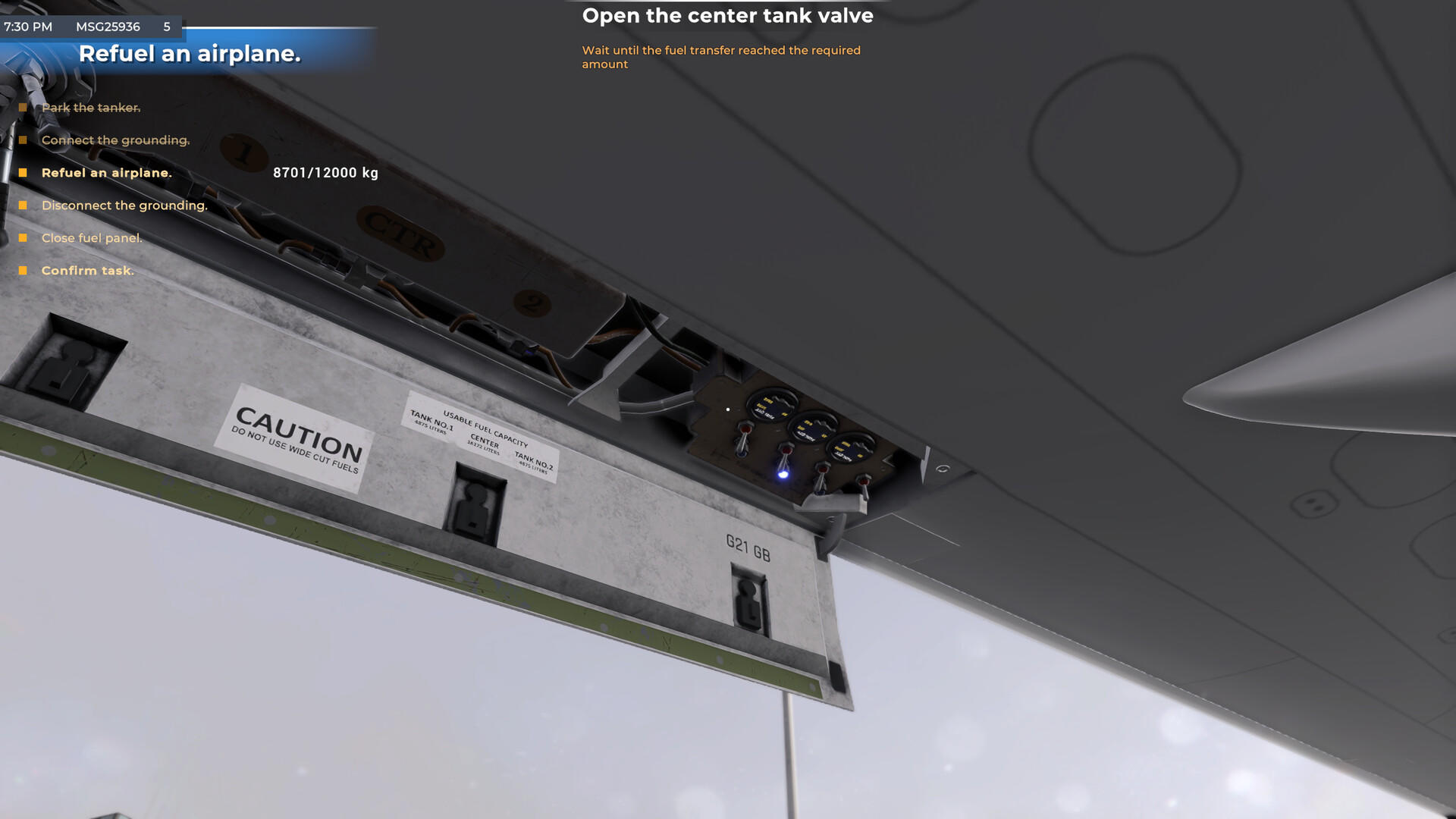Click the white test light on fuel panel

[728, 409]
